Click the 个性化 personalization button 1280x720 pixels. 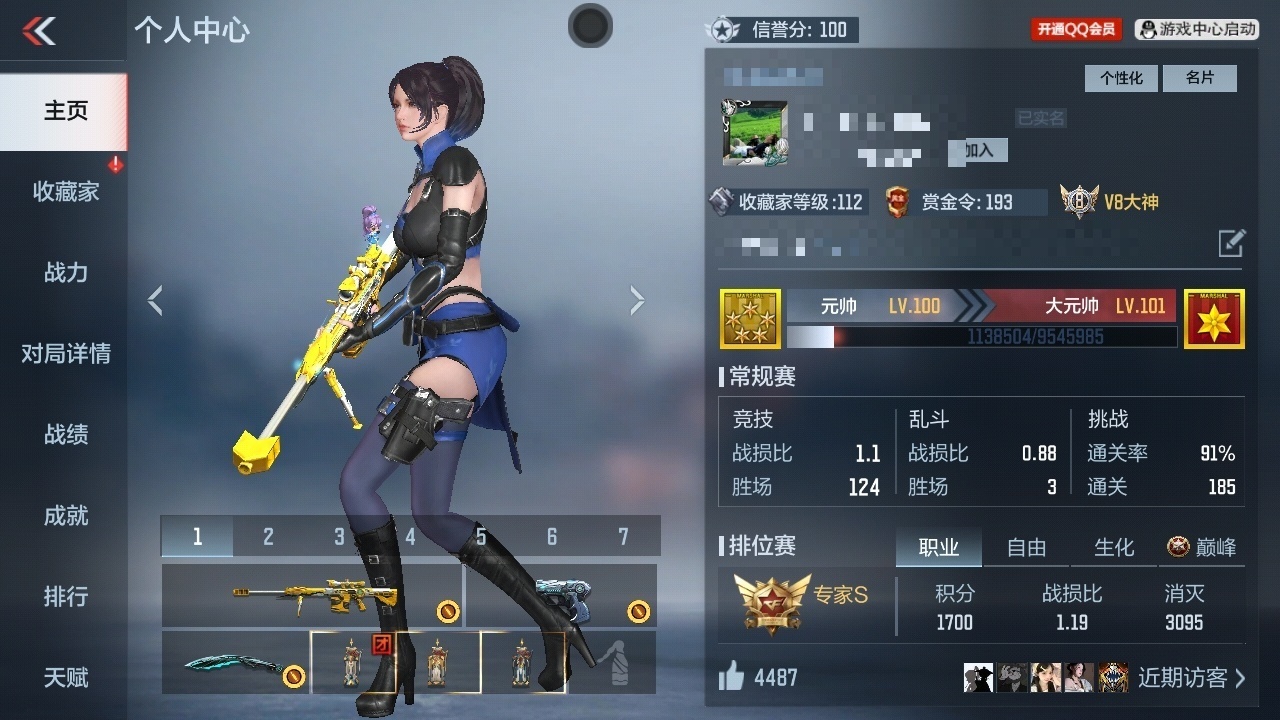(1121, 78)
